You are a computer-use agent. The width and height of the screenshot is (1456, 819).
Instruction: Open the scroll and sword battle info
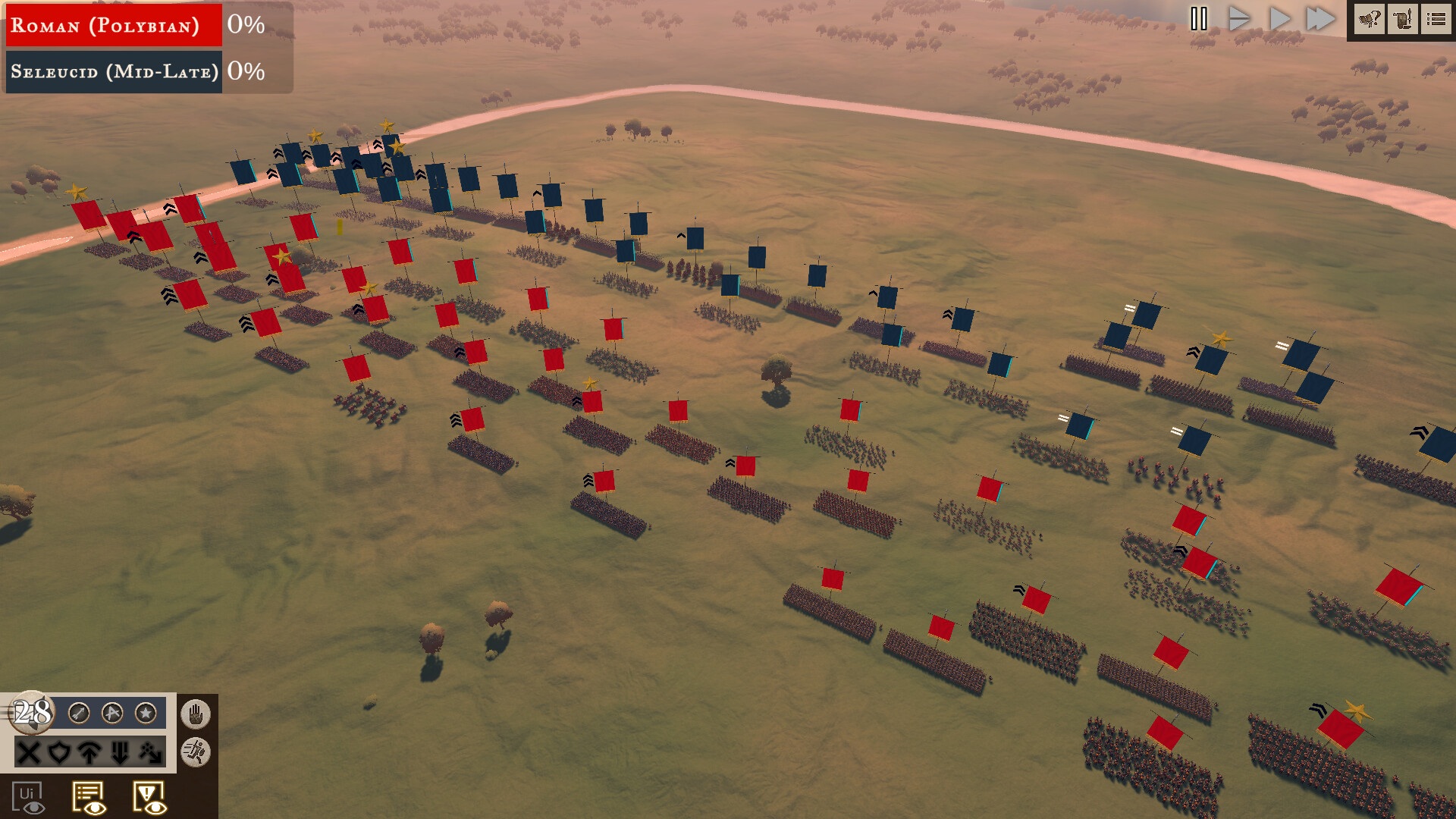pos(1403,19)
